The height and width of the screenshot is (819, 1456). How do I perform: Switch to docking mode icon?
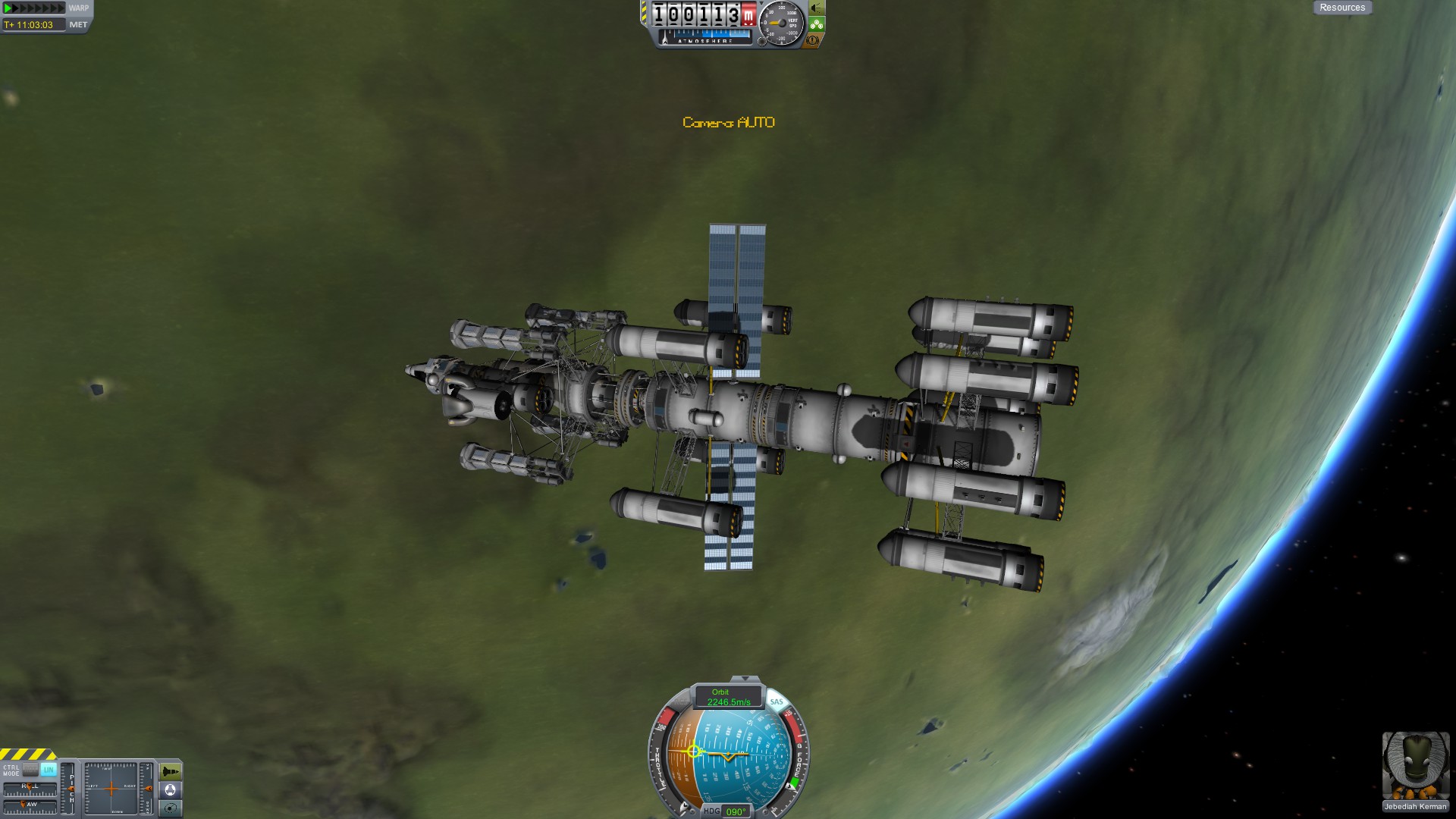(171, 790)
